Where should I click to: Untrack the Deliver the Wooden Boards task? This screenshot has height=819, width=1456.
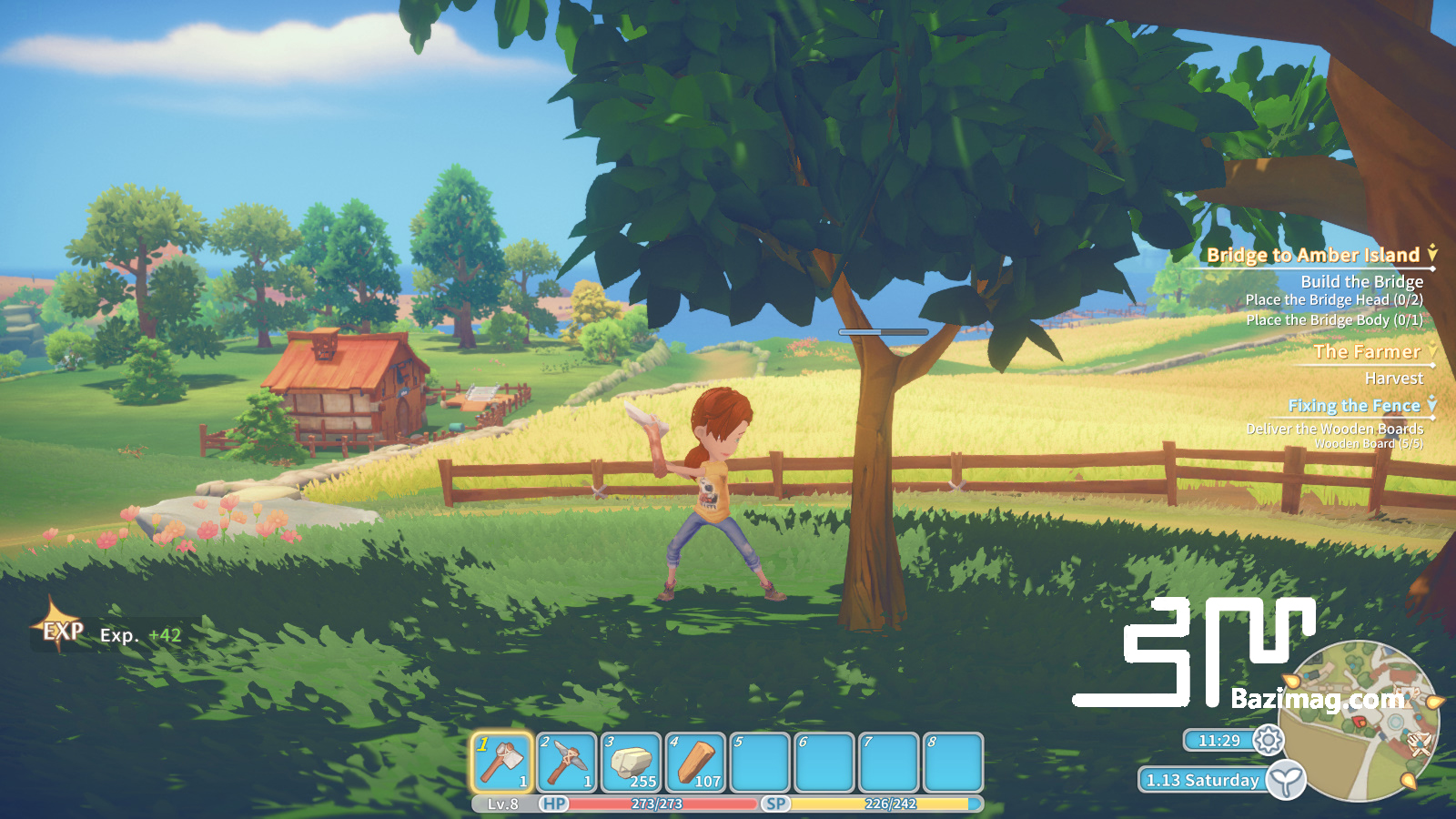coord(1337,430)
